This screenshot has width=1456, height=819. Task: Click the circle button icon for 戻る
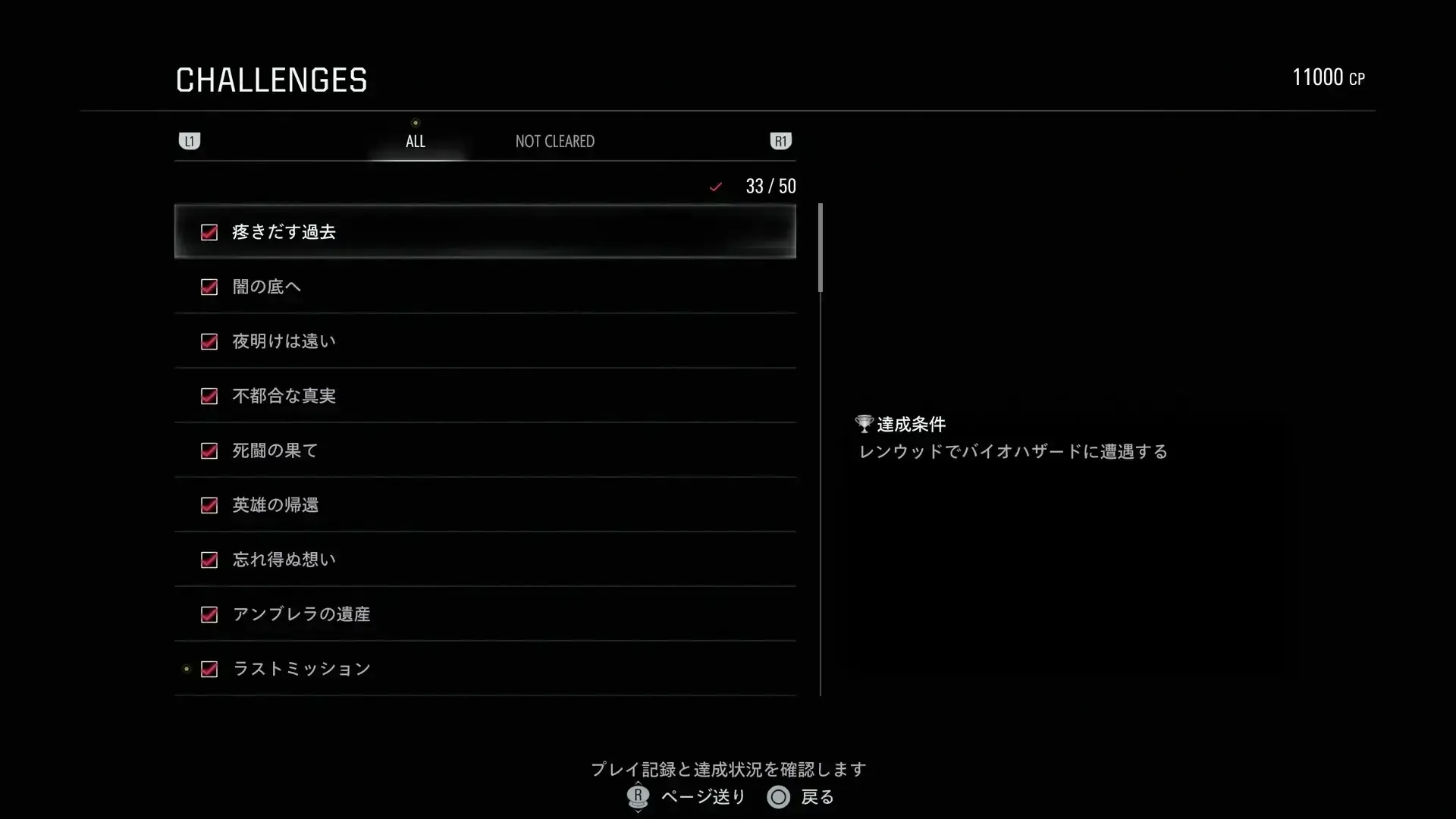pos(778,797)
